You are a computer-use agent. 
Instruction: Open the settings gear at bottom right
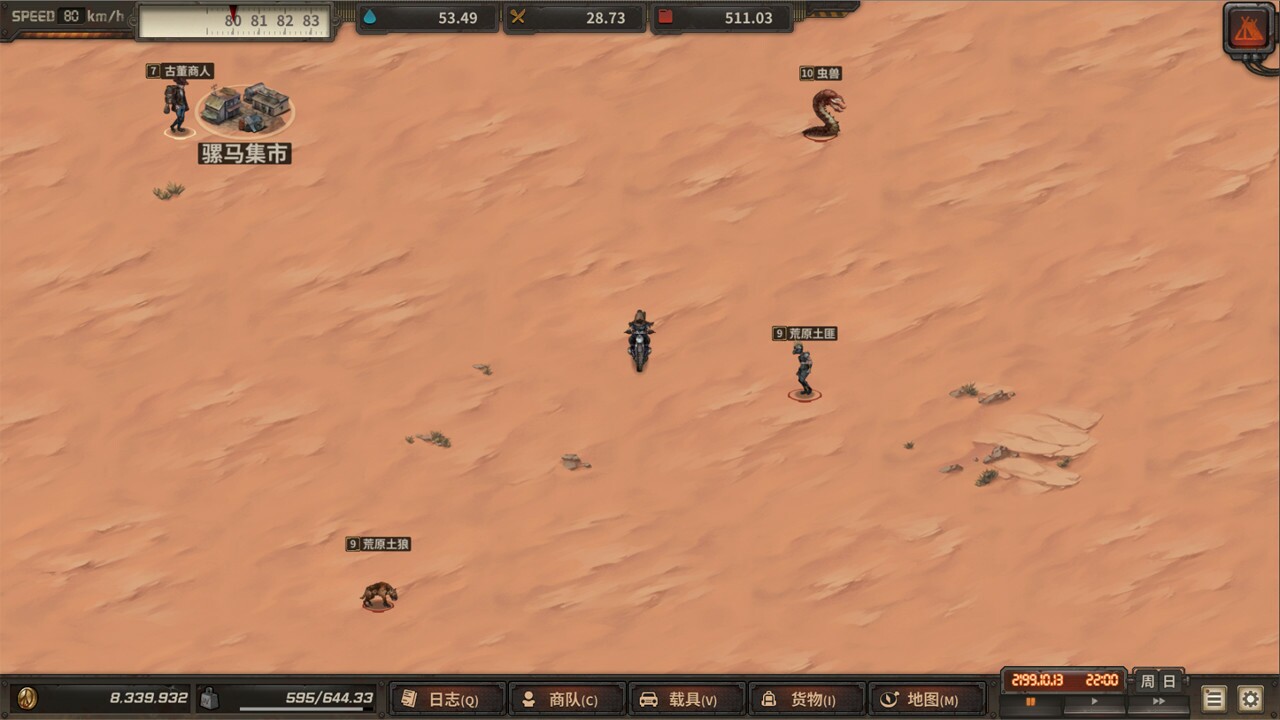pos(1249,699)
